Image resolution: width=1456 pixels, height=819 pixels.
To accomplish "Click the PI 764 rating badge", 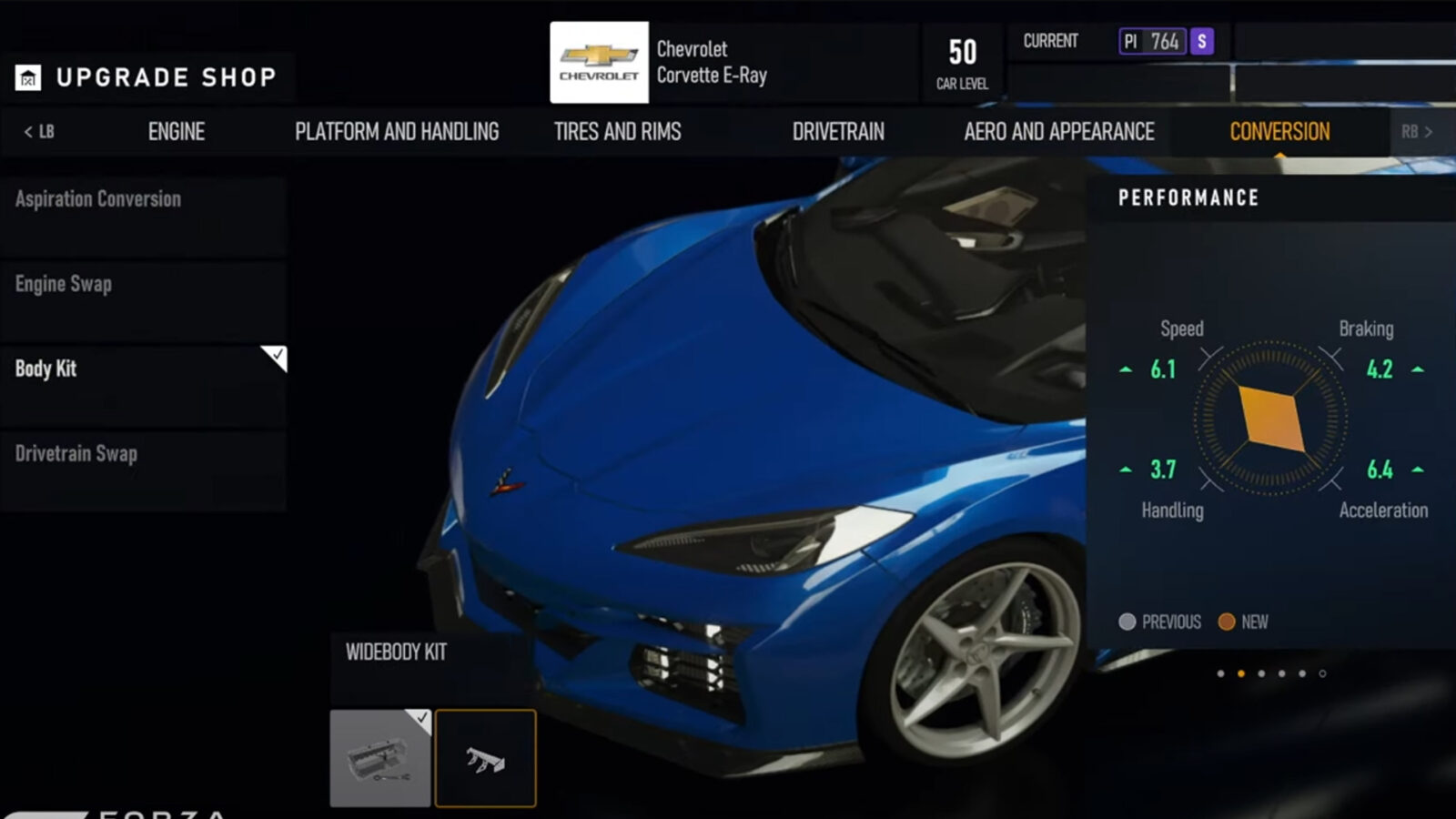I will (x=1152, y=42).
